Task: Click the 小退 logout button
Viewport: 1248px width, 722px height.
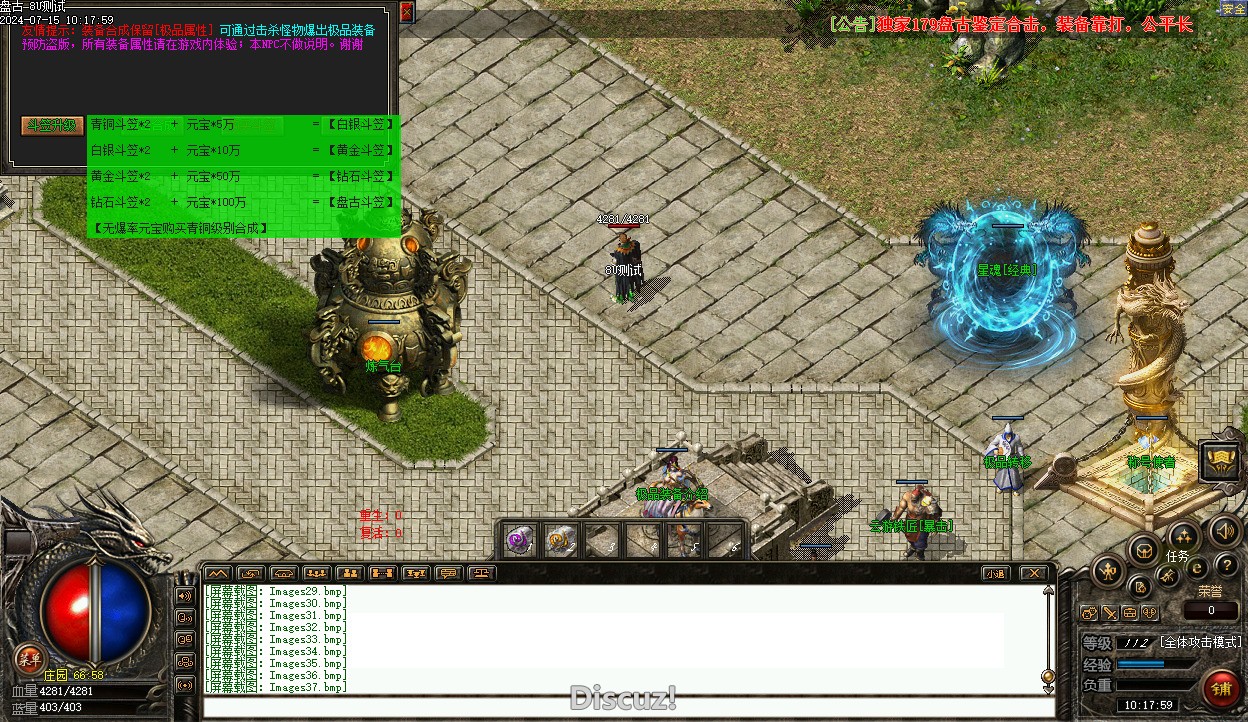Action: click(x=994, y=573)
